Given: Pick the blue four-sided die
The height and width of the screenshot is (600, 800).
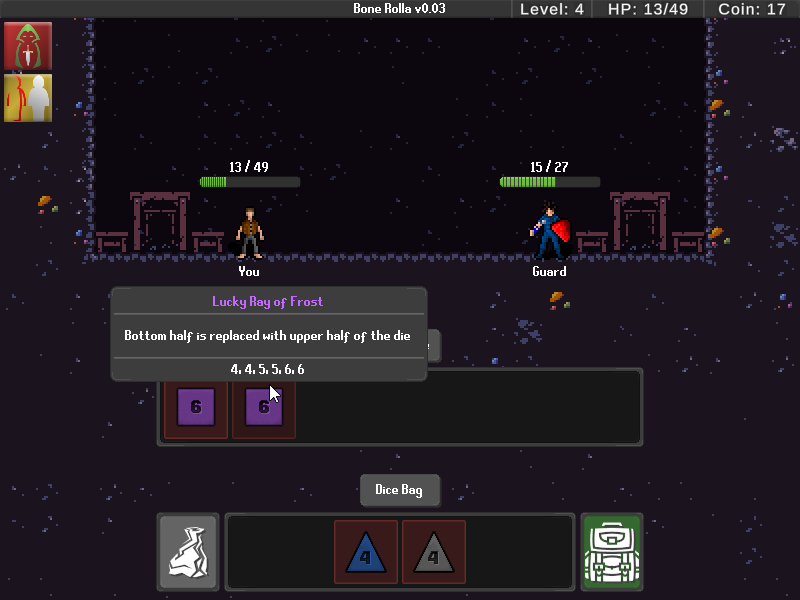Looking at the screenshot, I should [x=366, y=552].
